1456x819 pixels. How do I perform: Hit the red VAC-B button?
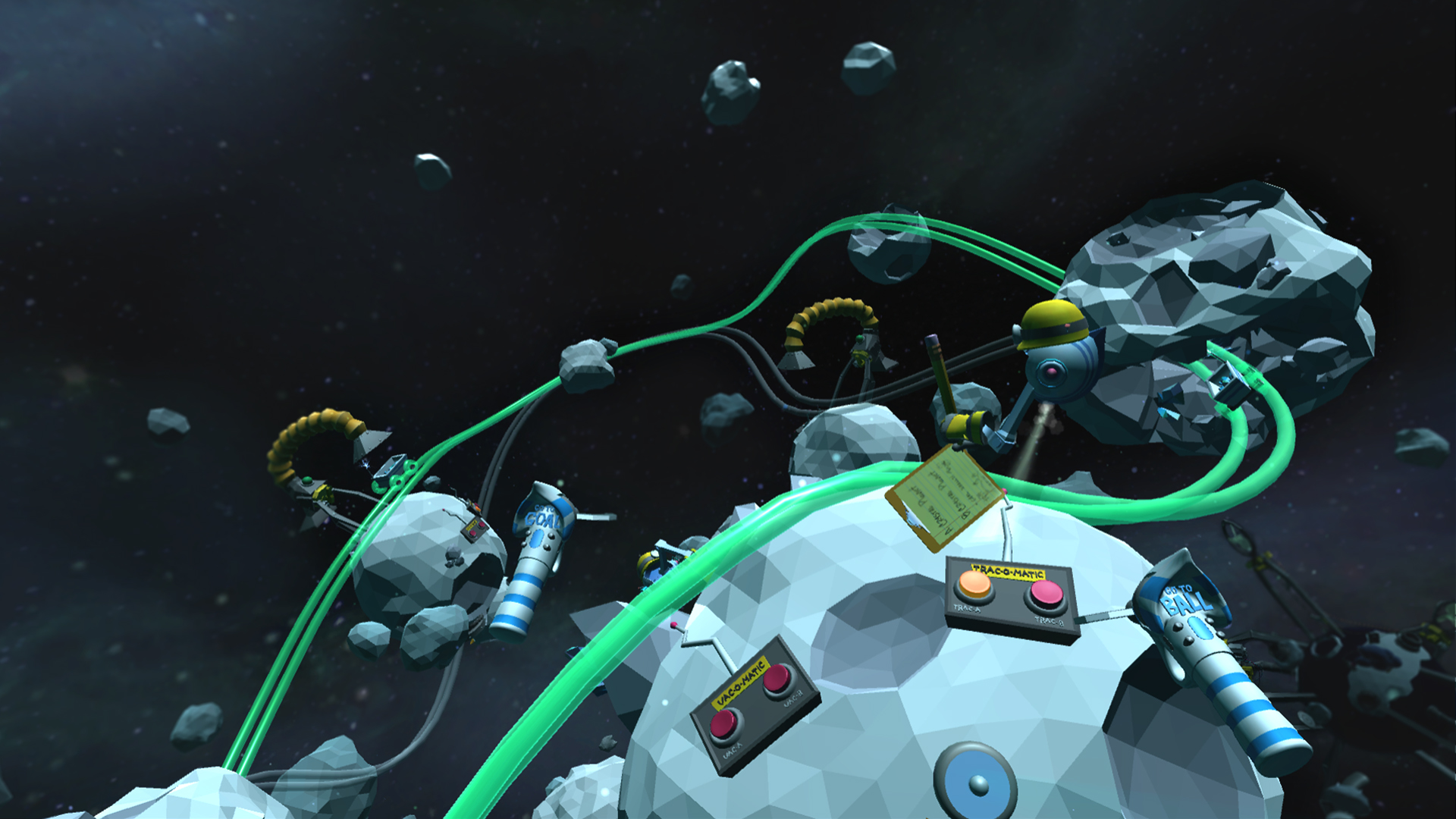(777, 679)
